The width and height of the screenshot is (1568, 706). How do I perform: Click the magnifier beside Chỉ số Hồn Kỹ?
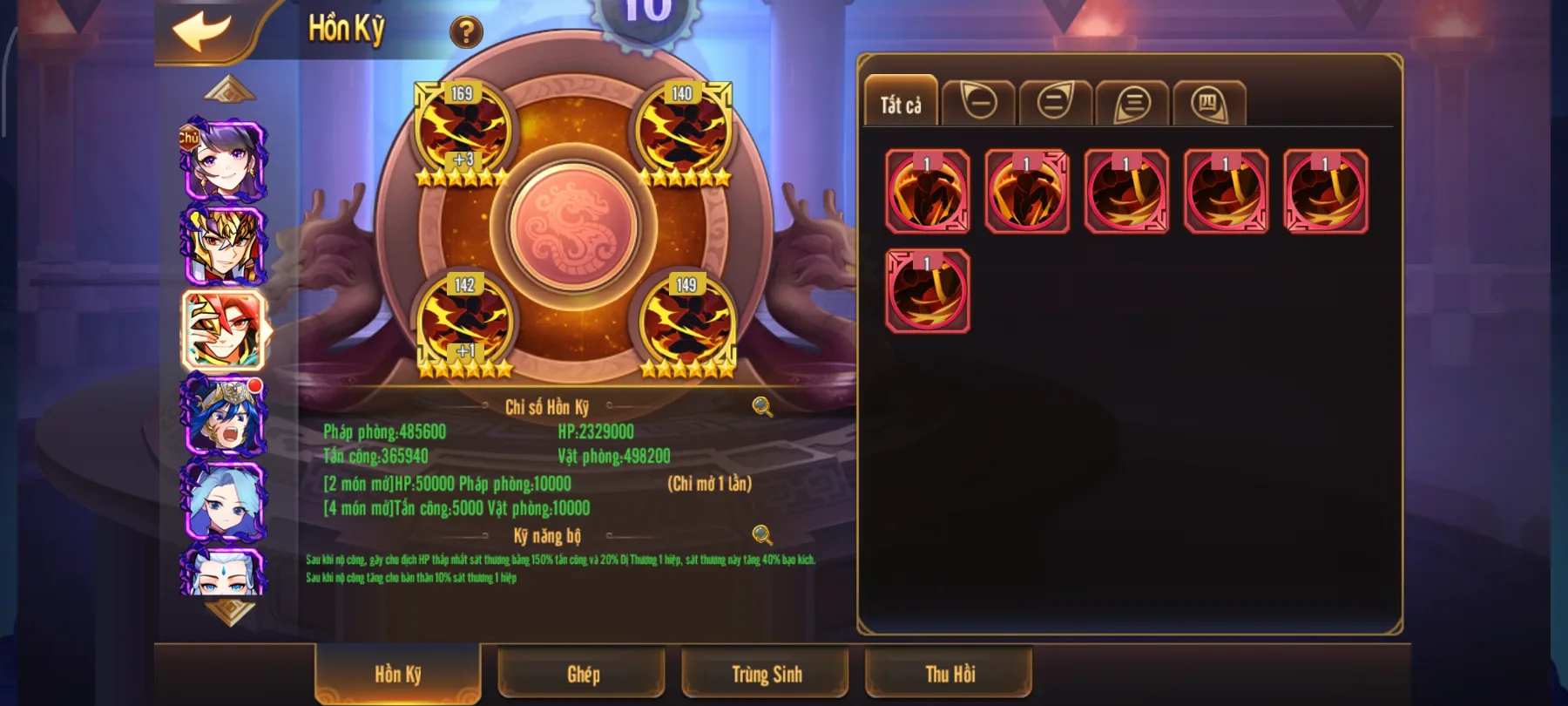tap(762, 407)
